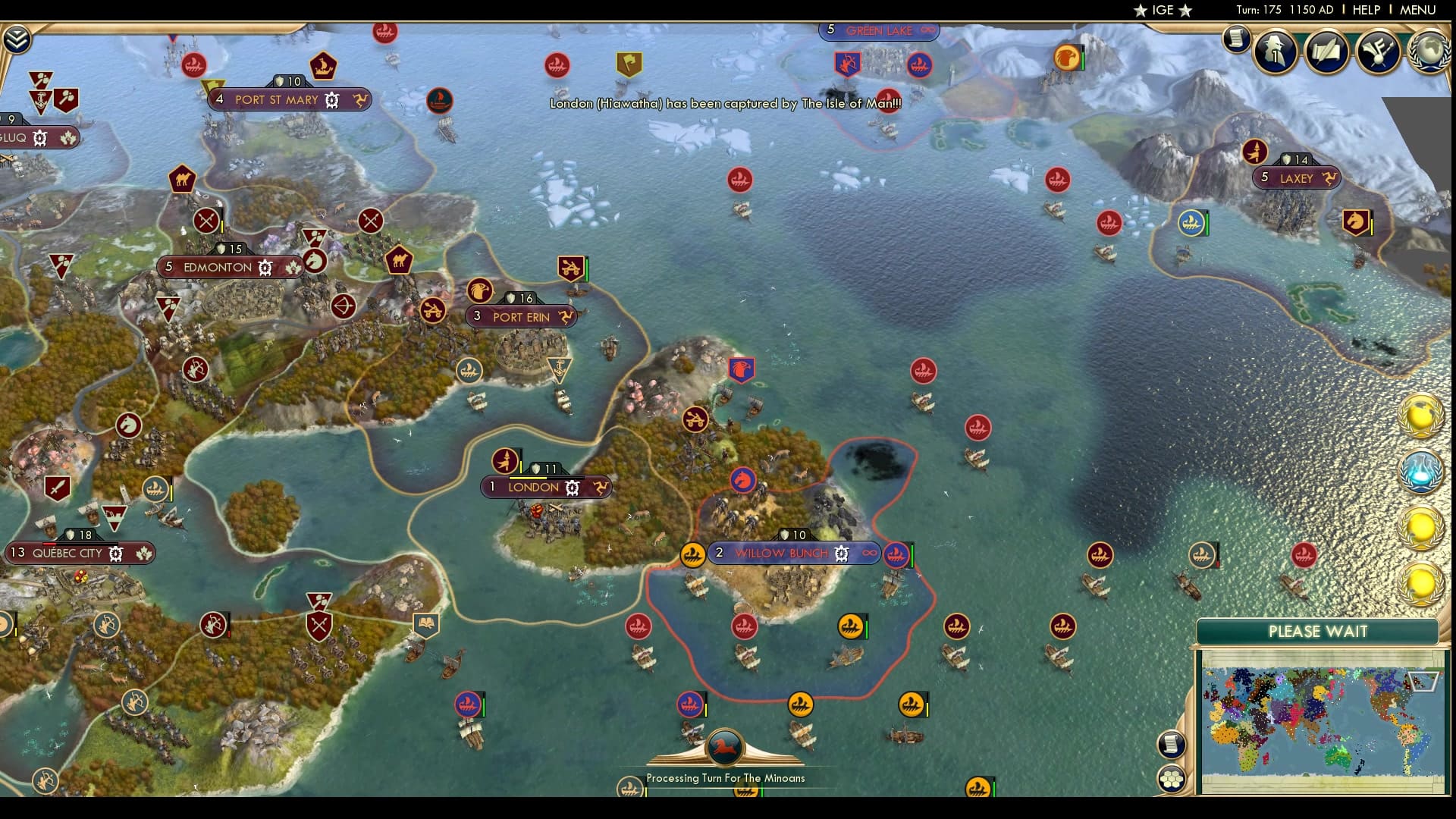Open map options via scroll icon near minimap

point(1172,743)
